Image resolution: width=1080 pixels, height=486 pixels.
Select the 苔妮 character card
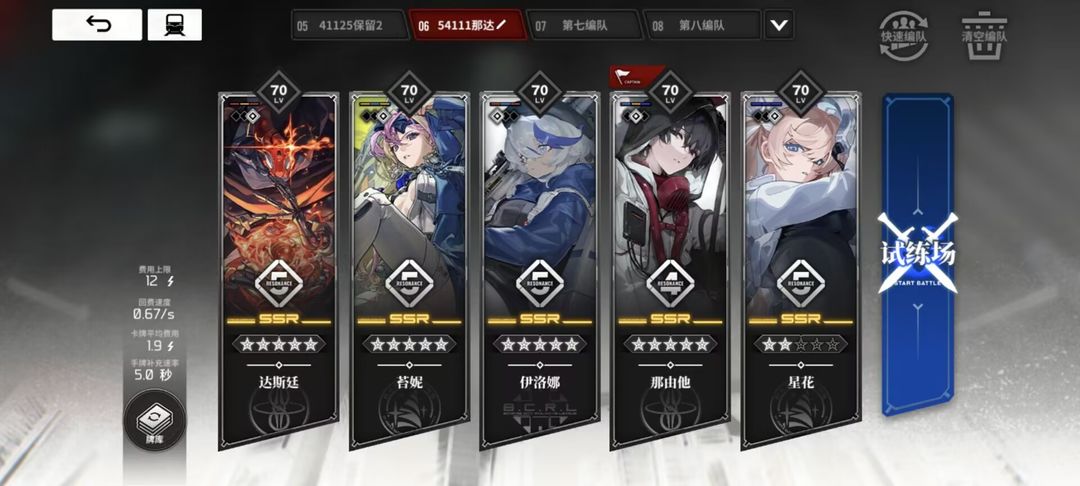coord(409,270)
